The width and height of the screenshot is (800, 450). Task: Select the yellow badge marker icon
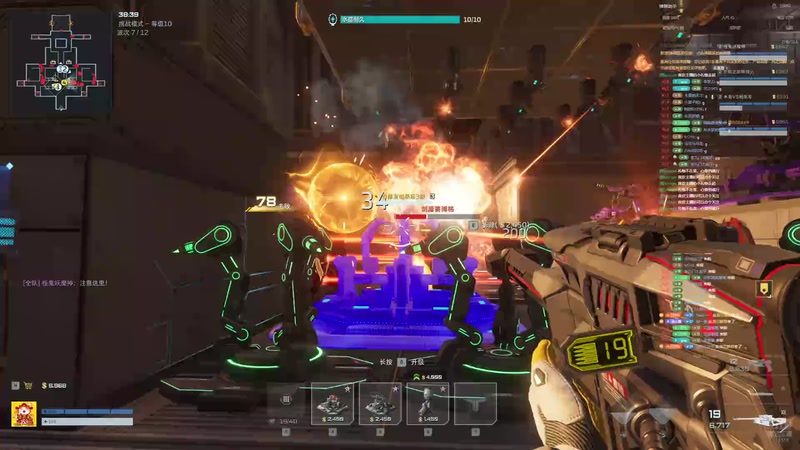tap(764, 289)
